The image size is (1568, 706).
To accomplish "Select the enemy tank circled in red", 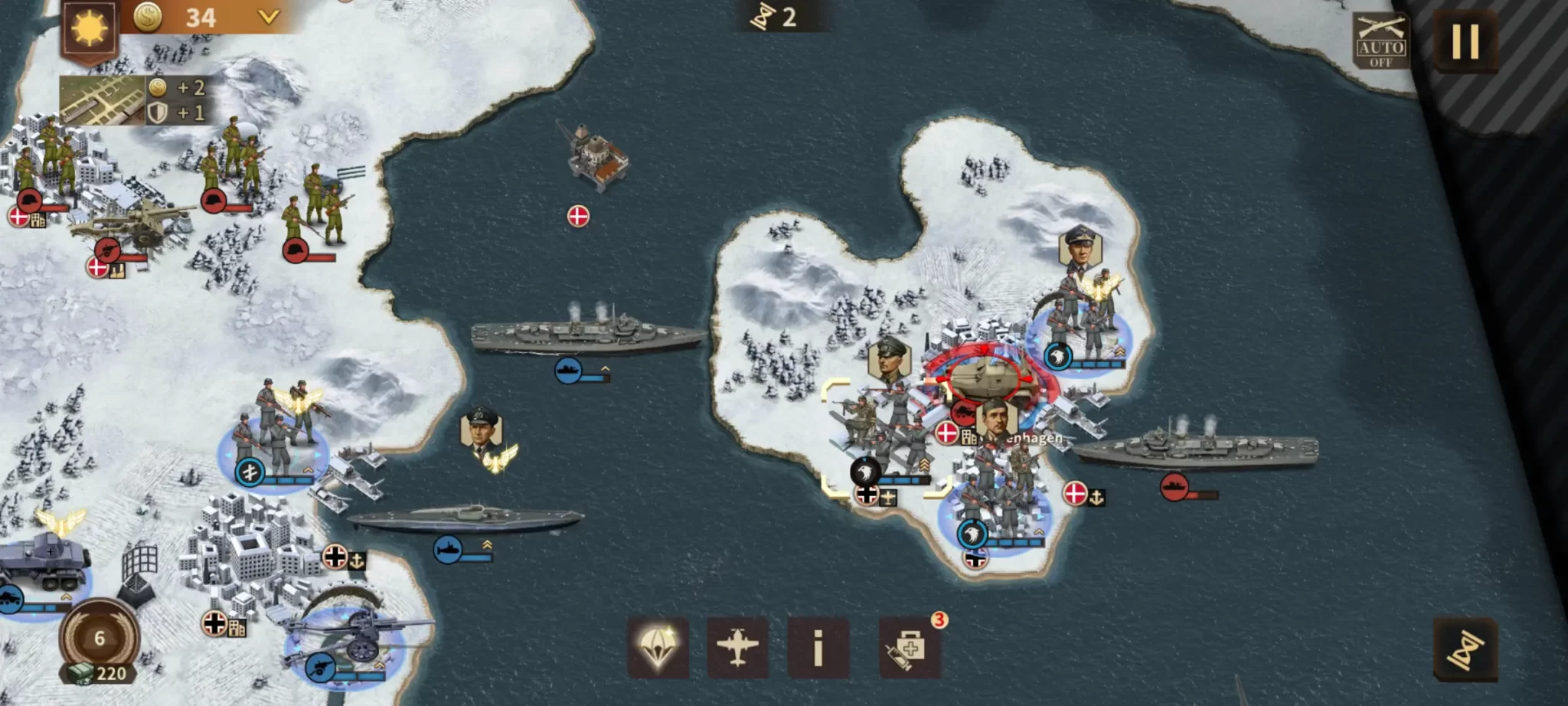I will tap(988, 377).
